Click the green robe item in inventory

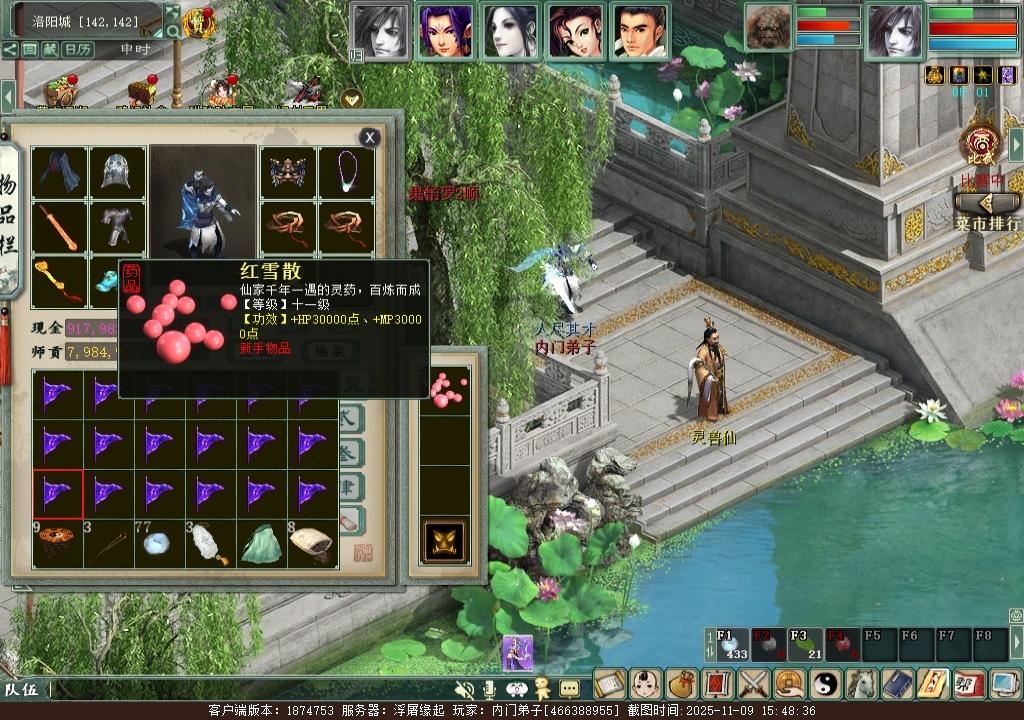point(260,544)
